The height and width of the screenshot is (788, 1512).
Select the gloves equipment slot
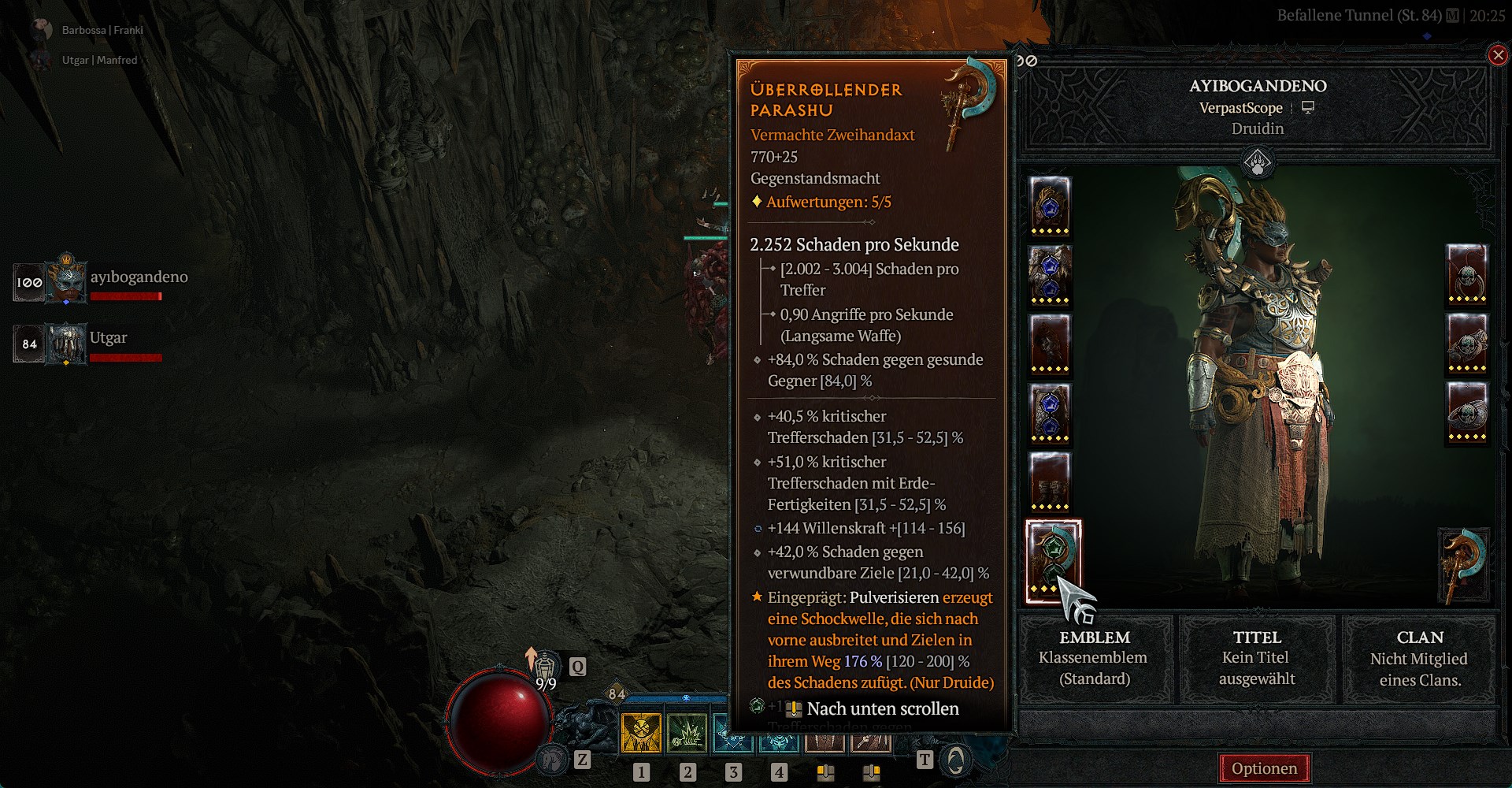click(x=1051, y=344)
